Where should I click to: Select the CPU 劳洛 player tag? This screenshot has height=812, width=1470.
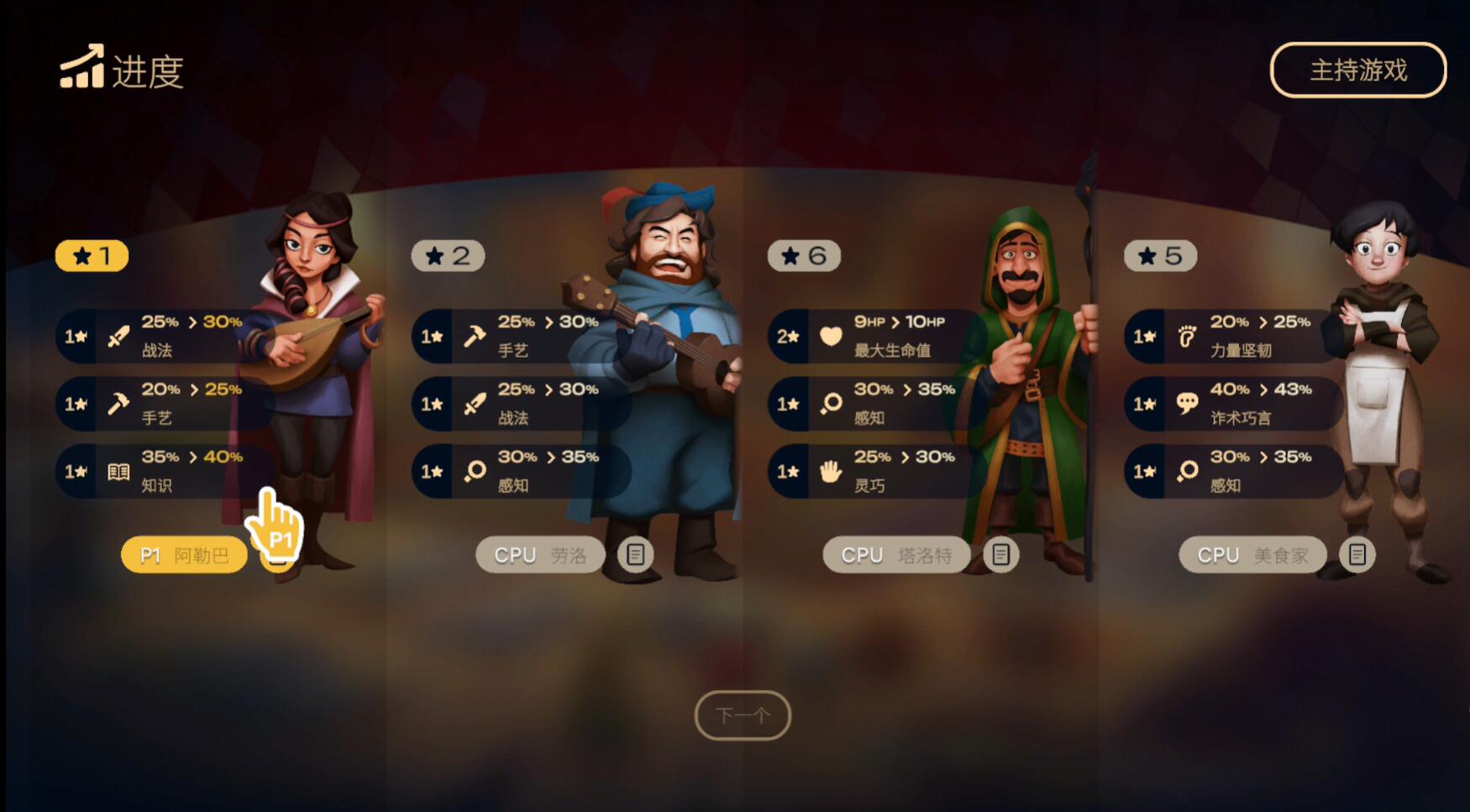(x=540, y=555)
